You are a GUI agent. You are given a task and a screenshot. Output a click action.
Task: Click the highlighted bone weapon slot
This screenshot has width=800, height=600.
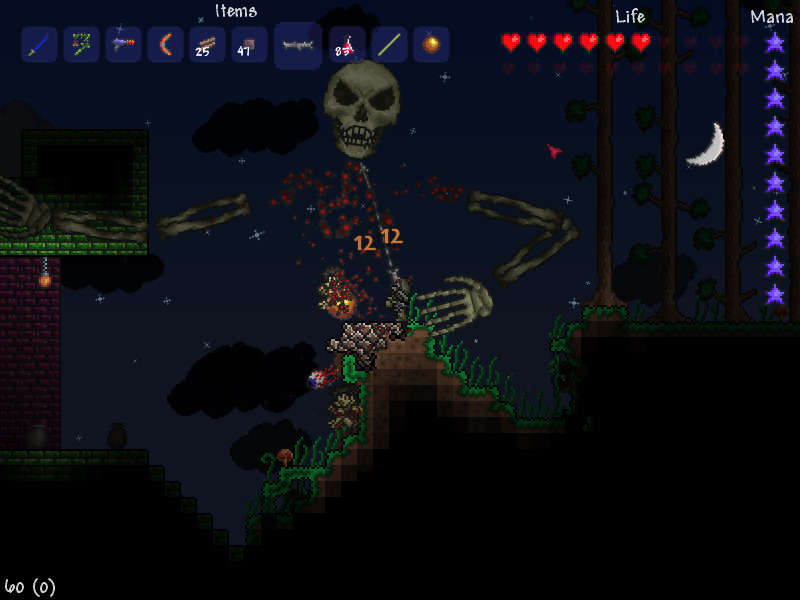[x=298, y=46]
